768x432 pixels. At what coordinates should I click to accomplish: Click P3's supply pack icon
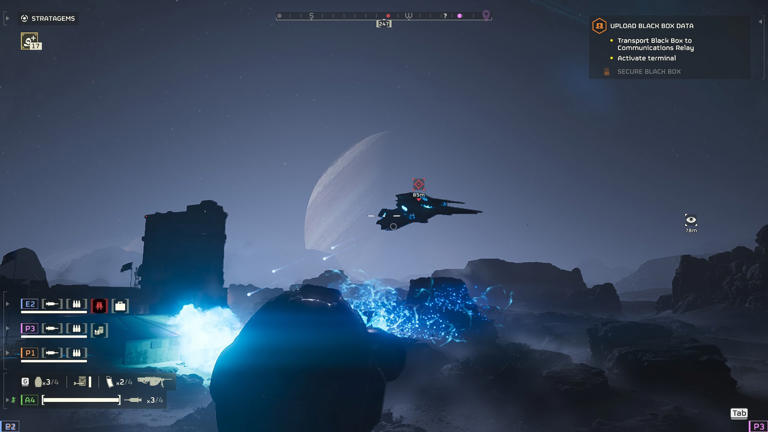point(99,329)
